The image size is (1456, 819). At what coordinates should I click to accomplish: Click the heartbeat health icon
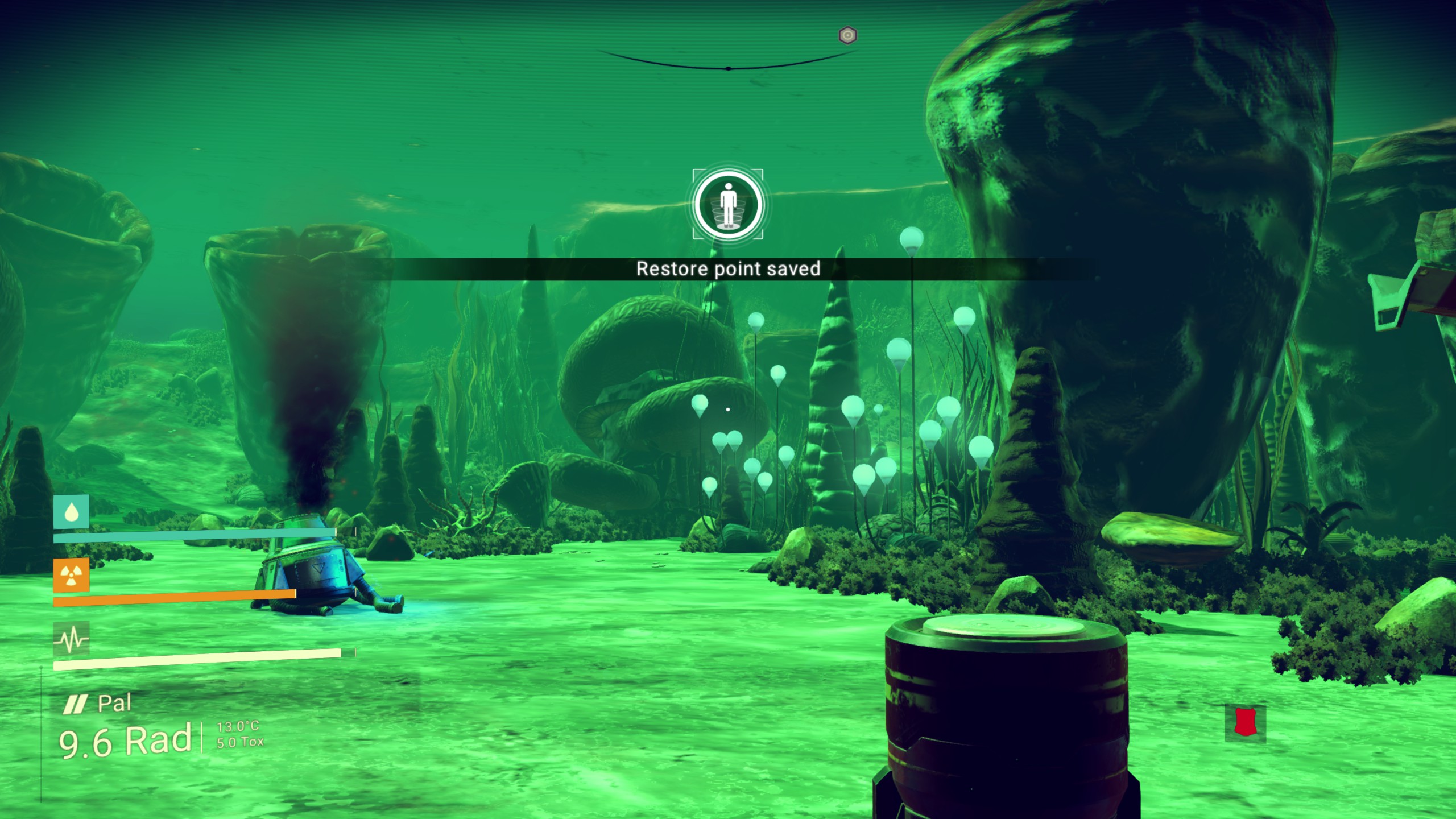pos(71,639)
